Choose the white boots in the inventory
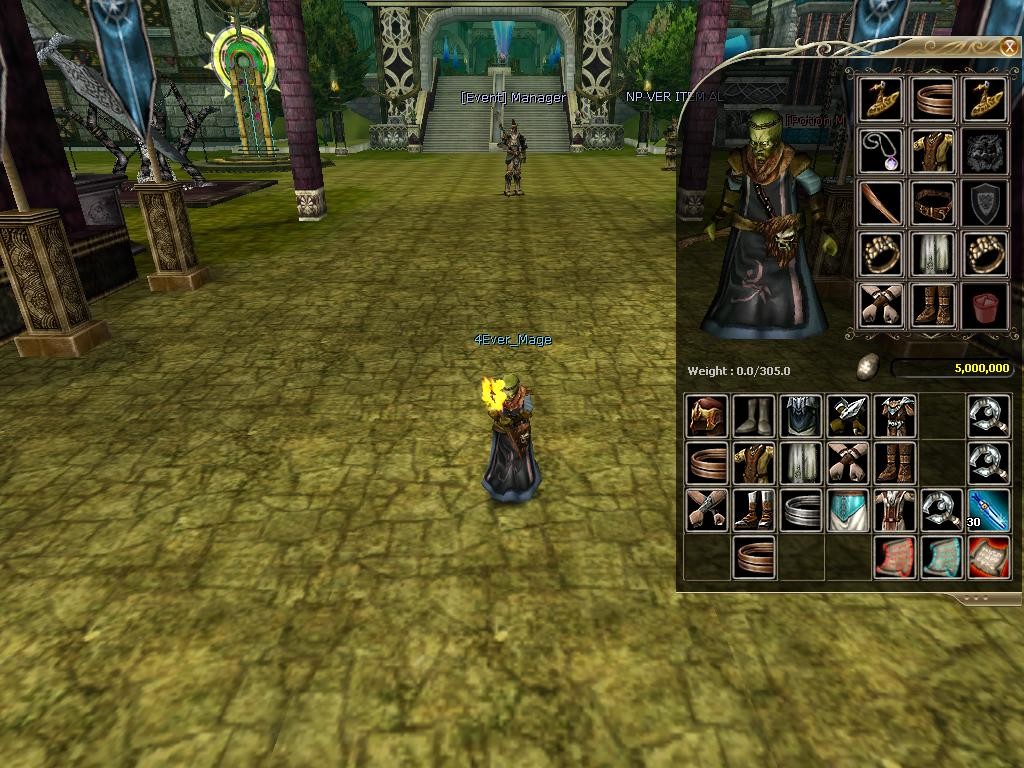Viewport: 1024px width, 768px height. (x=753, y=416)
